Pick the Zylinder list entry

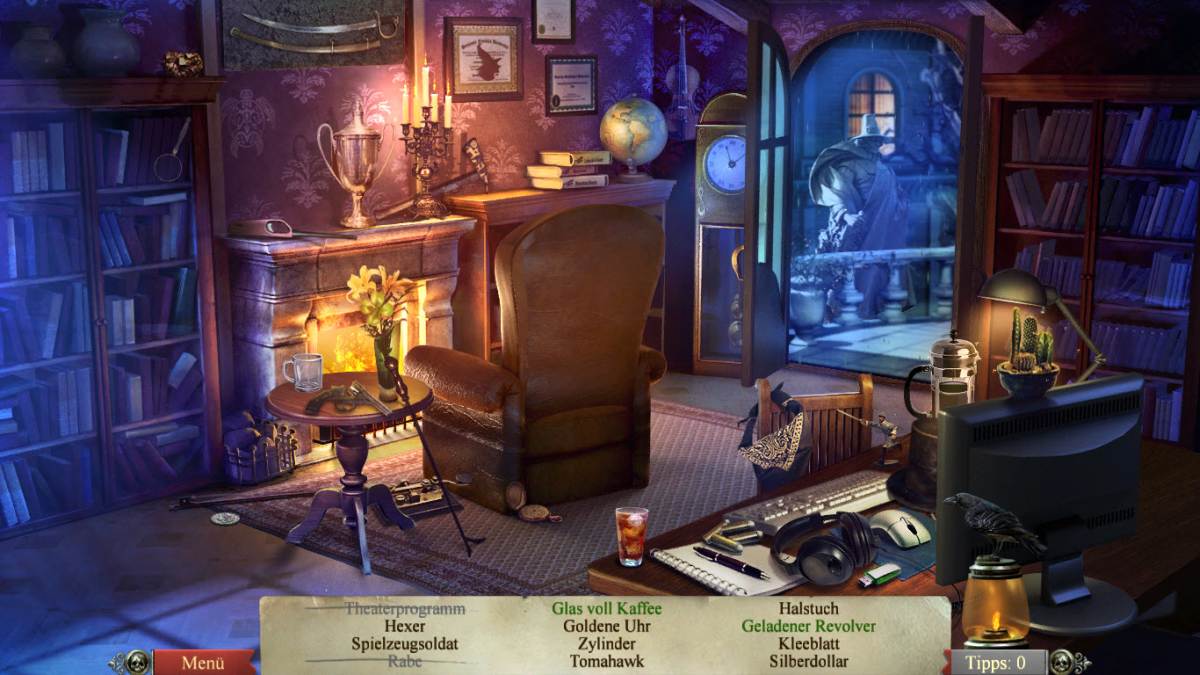(x=607, y=644)
